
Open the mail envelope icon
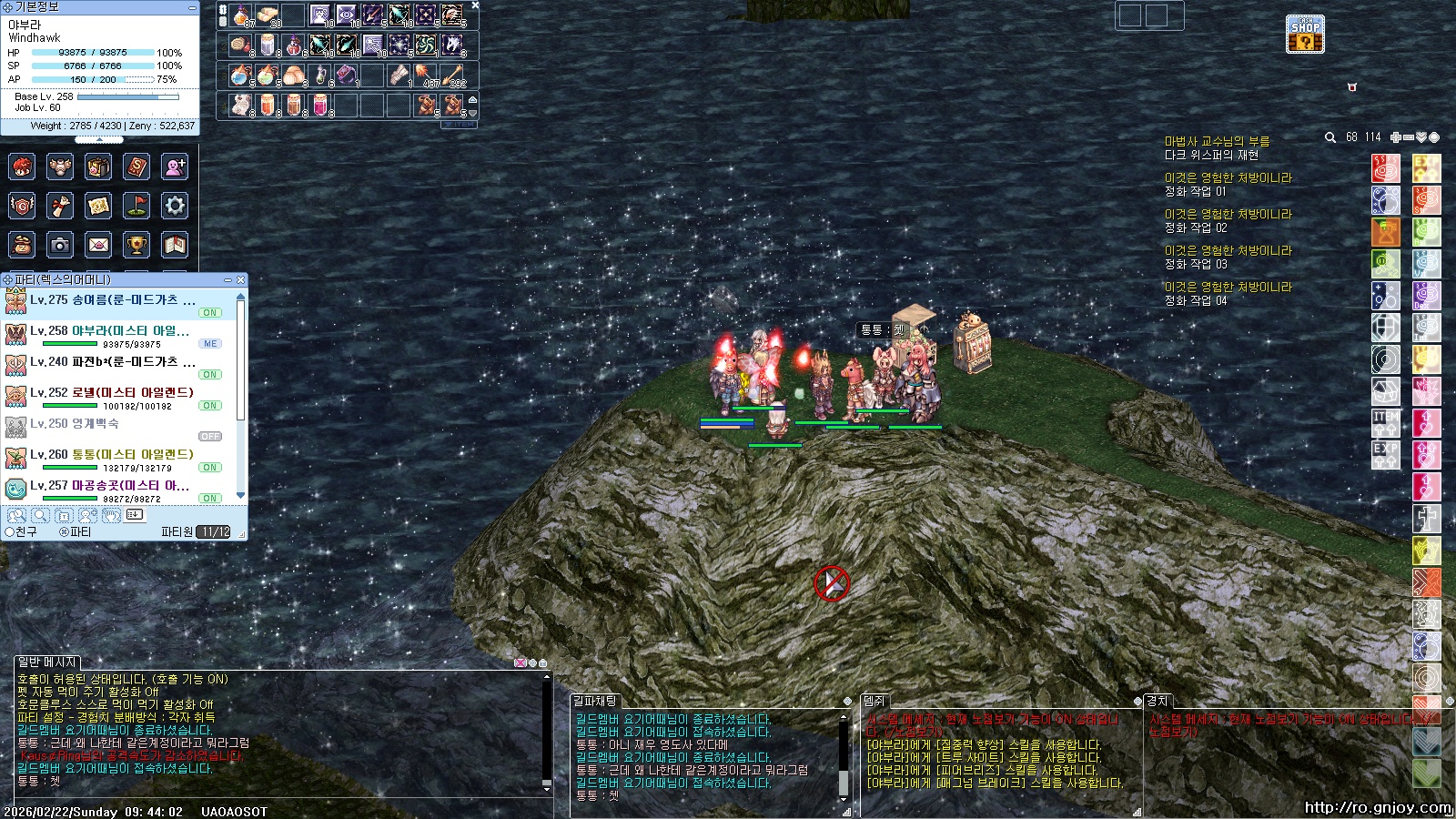[98, 244]
